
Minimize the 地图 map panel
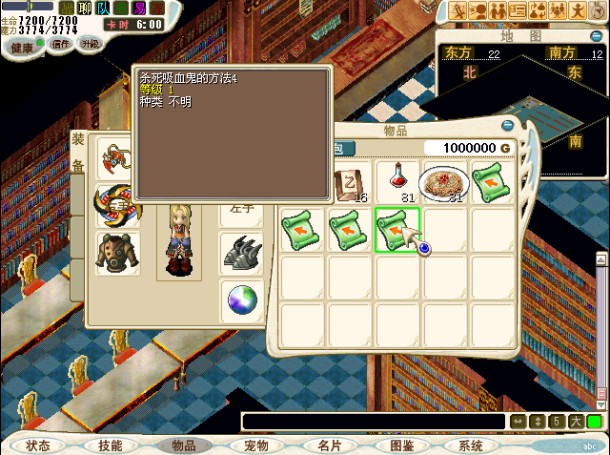point(597,35)
